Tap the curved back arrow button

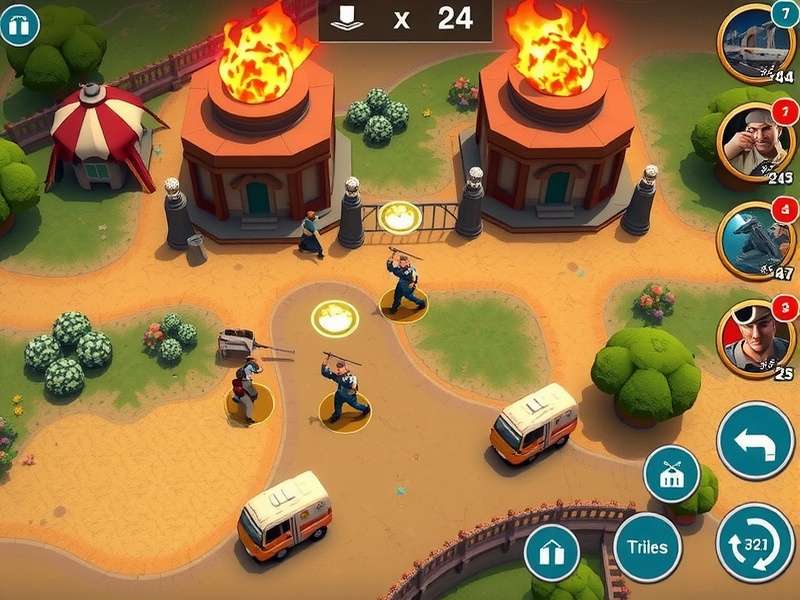[x=755, y=440]
